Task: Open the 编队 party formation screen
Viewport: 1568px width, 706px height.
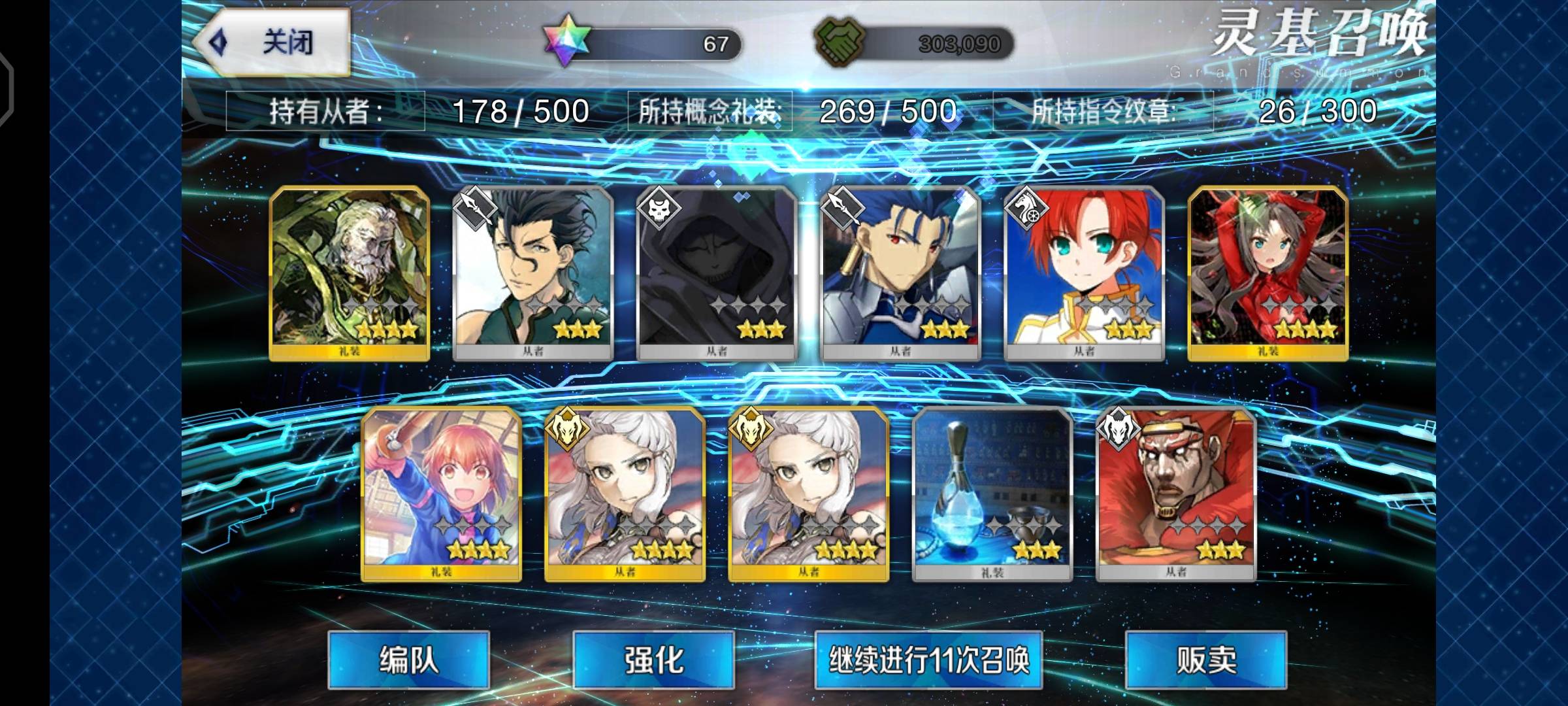Action: pyautogui.click(x=408, y=660)
